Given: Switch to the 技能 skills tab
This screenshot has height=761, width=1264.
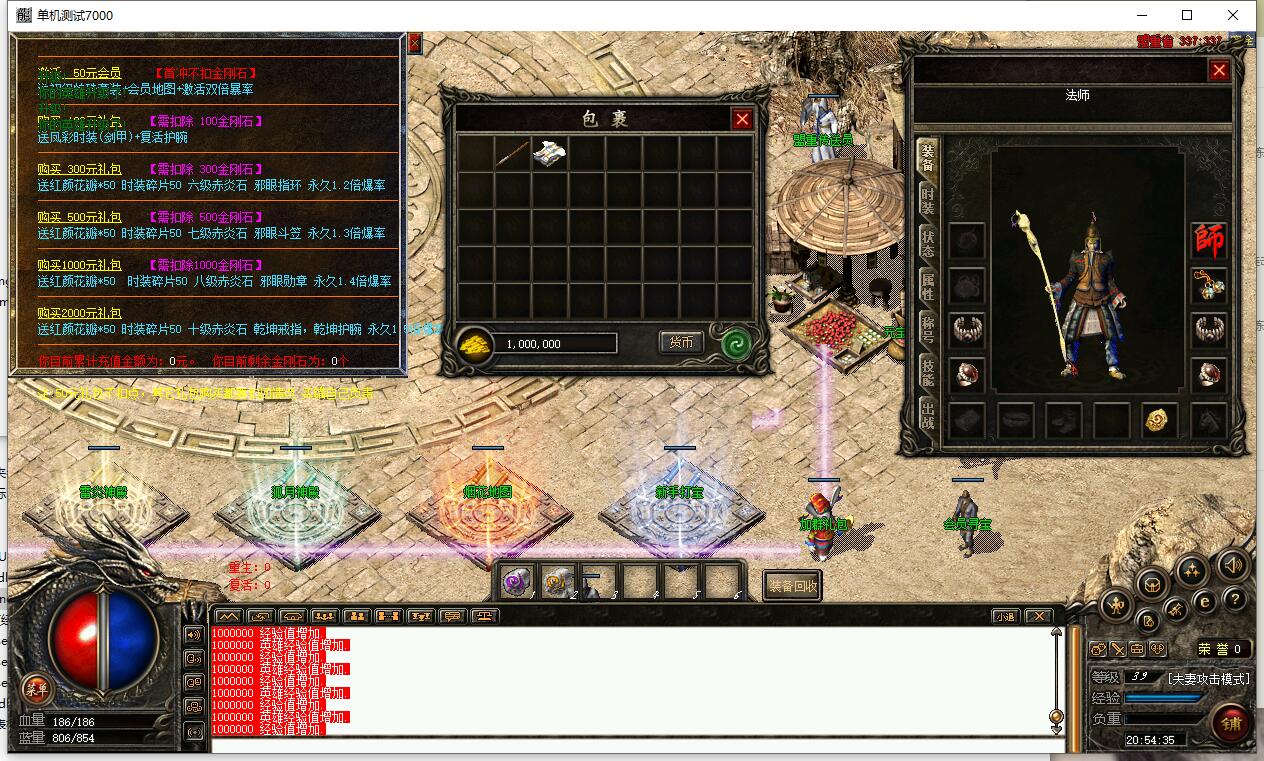Looking at the screenshot, I should coord(928,373).
